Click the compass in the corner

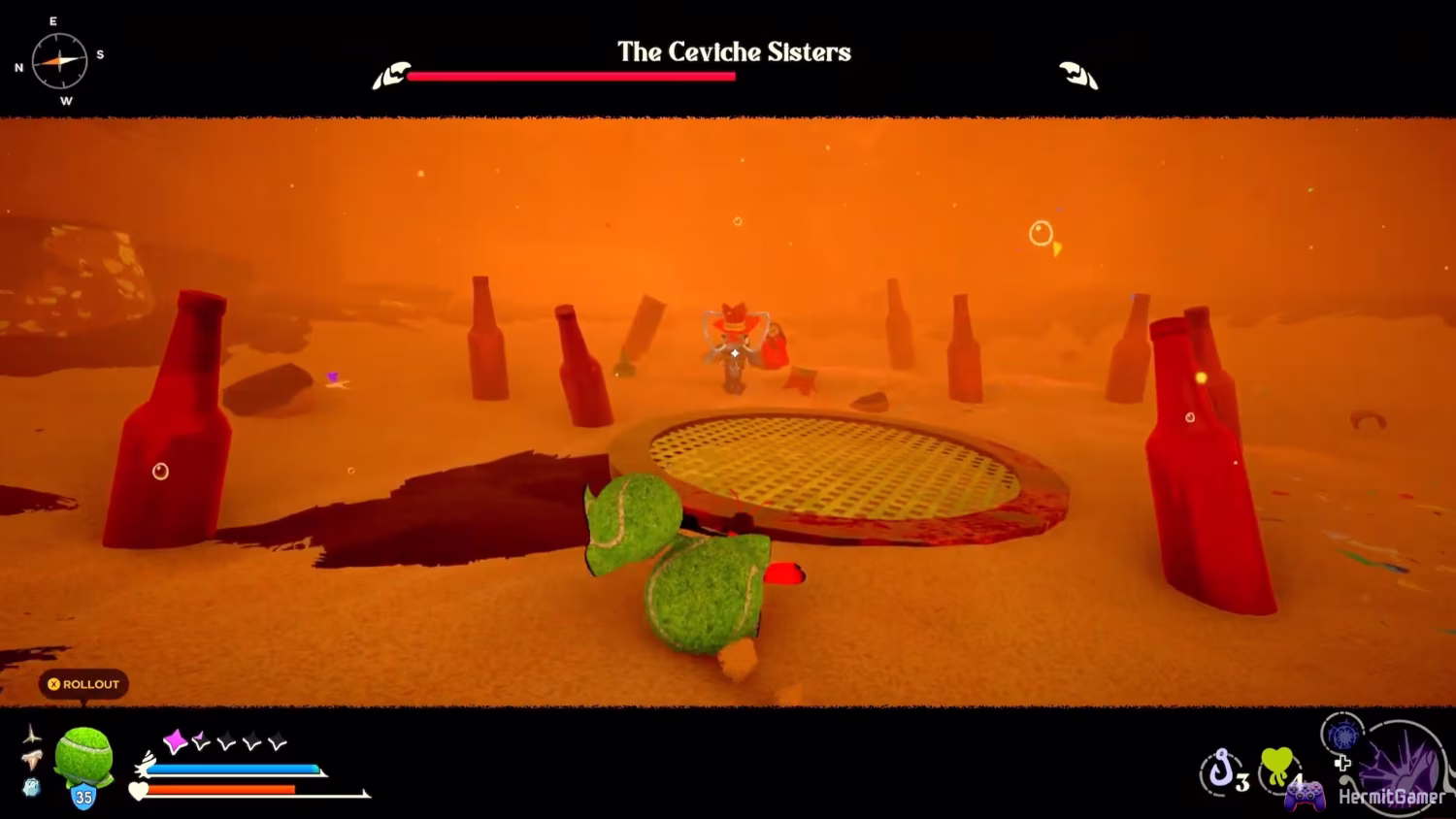click(x=59, y=61)
